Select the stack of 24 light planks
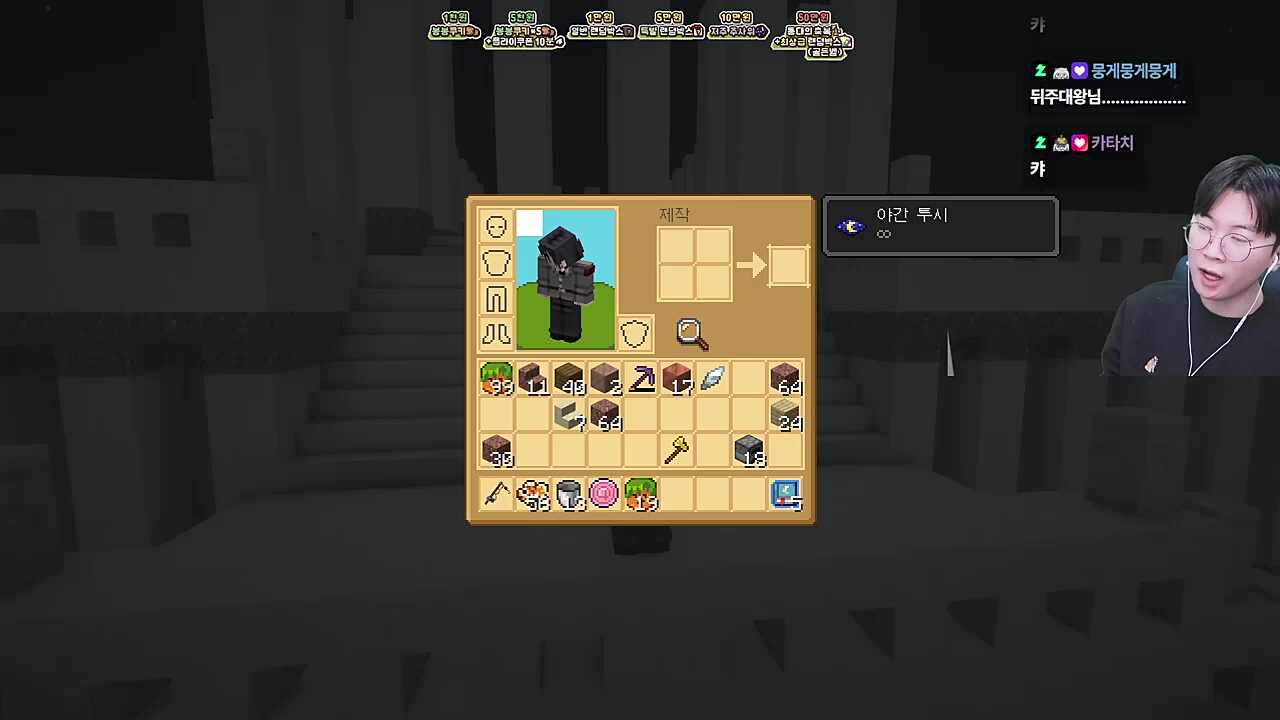1280x720 pixels. point(786,415)
